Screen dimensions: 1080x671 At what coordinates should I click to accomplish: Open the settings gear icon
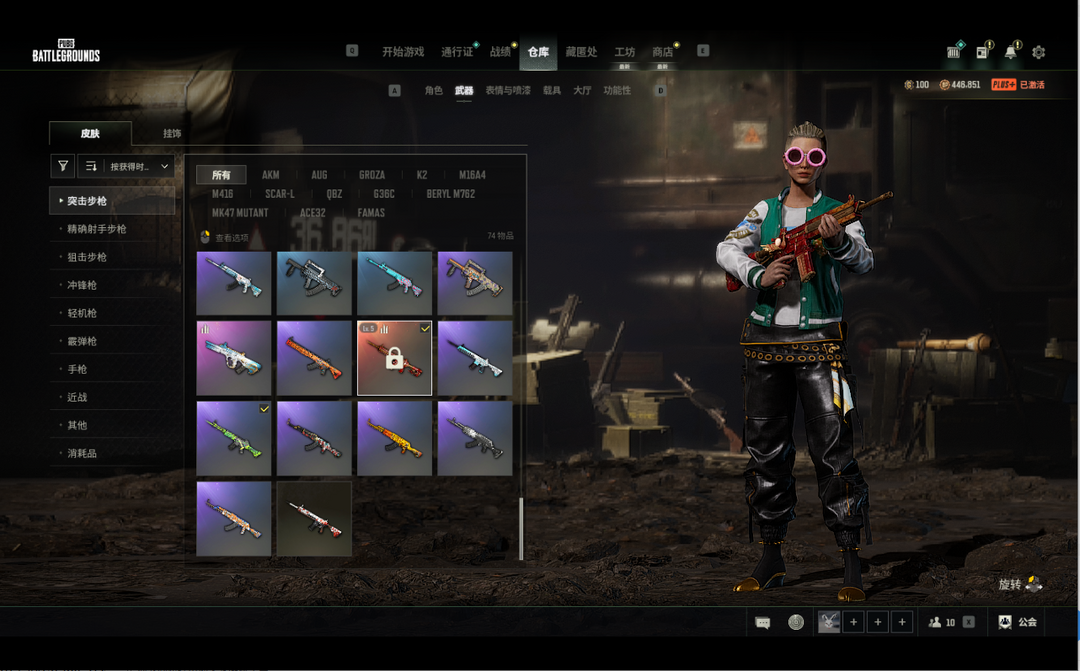(x=1038, y=52)
